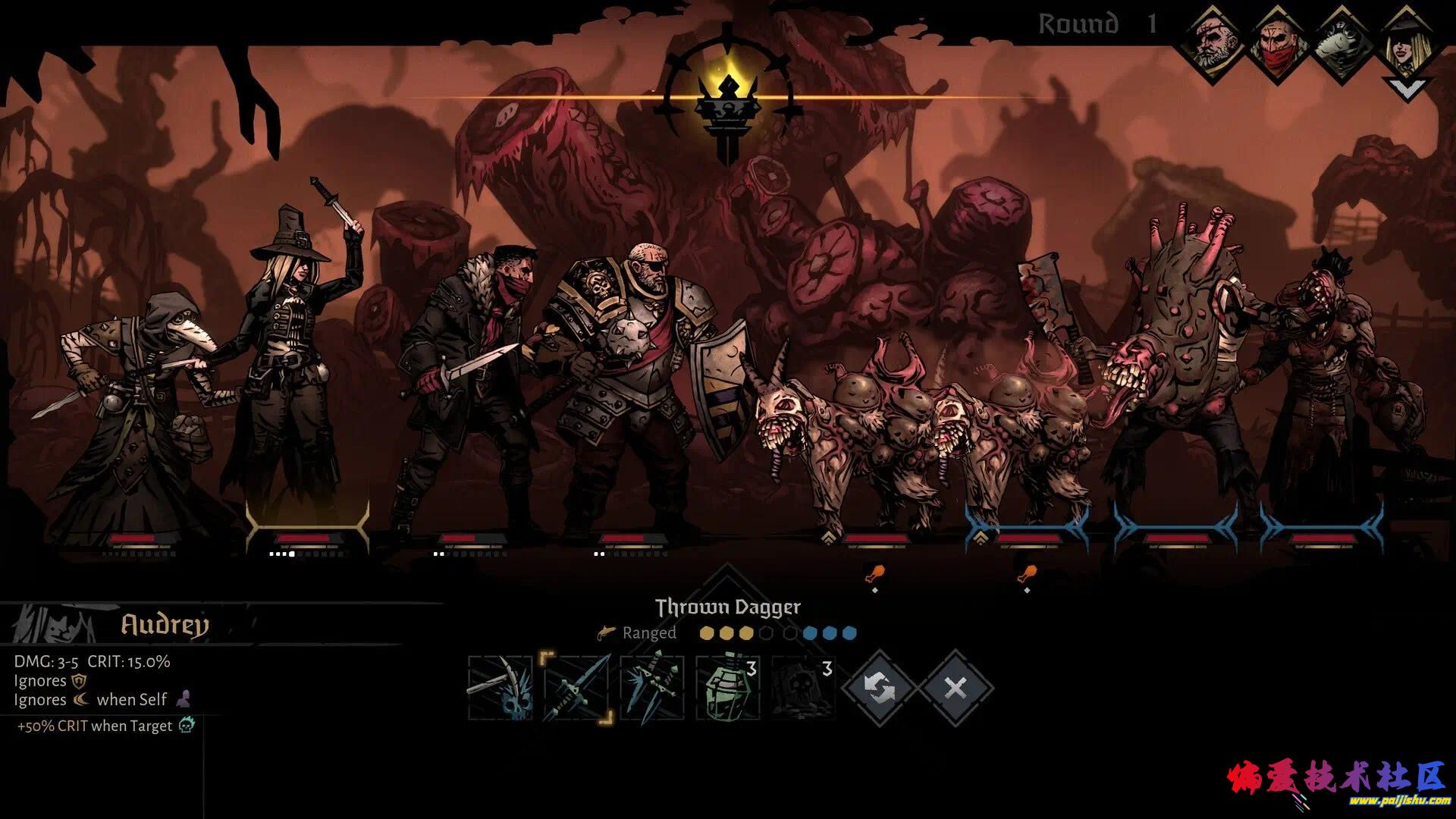This screenshot has height=819, width=1456.
Task: Inspect the front hound's orange token
Action: coord(874,573)
